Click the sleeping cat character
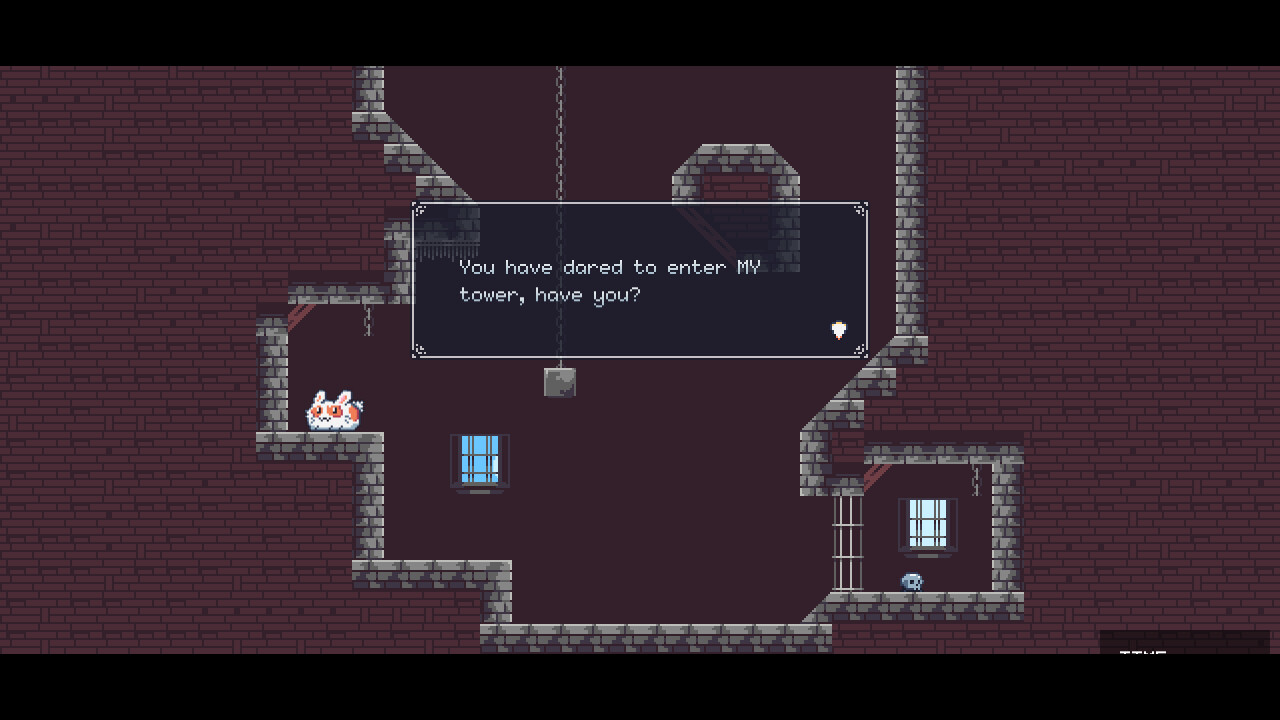 333,409
